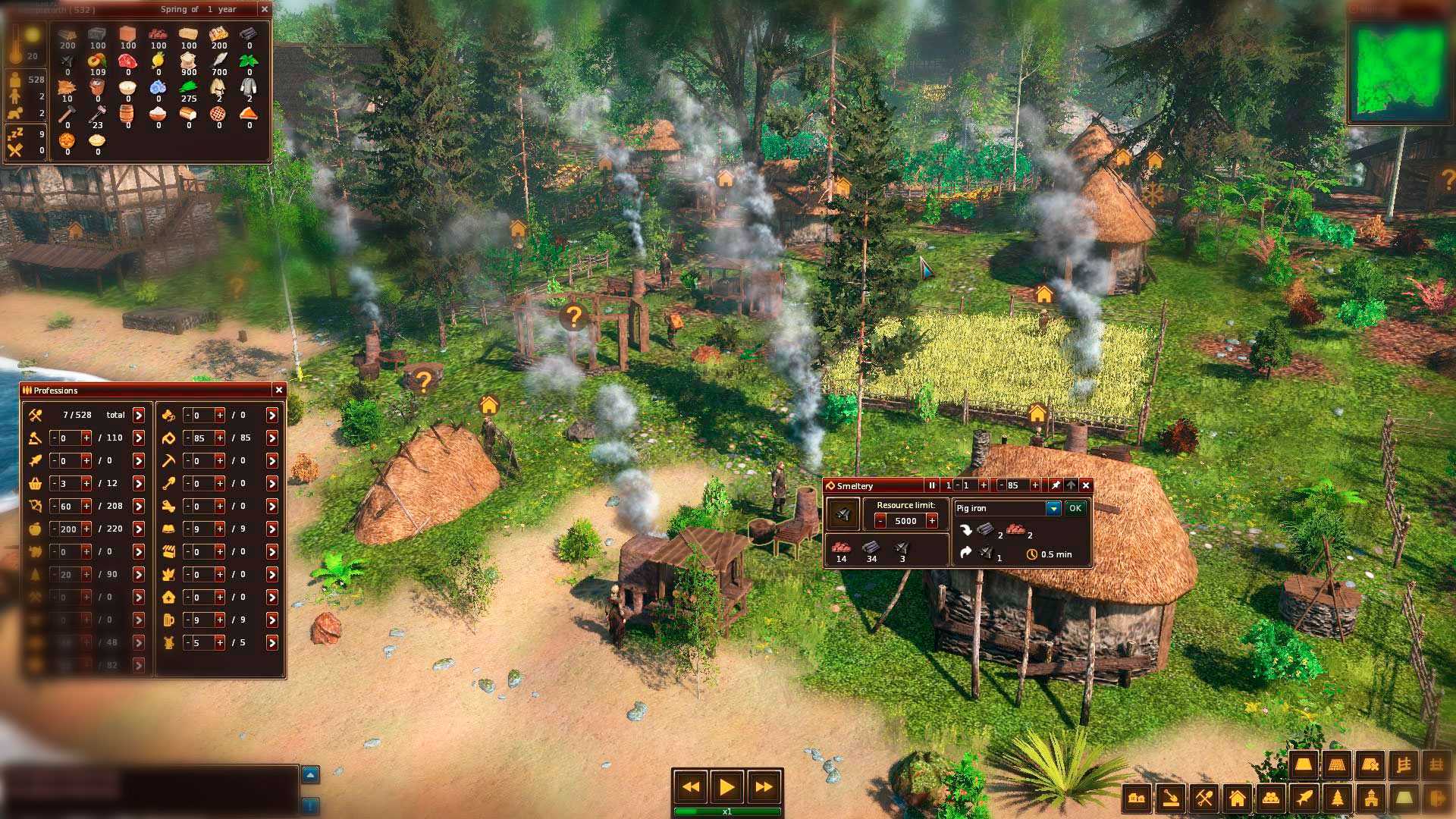This screenshot has height=819, width=1456.
Task: Open the house building category
Action: pos(1237,798)
